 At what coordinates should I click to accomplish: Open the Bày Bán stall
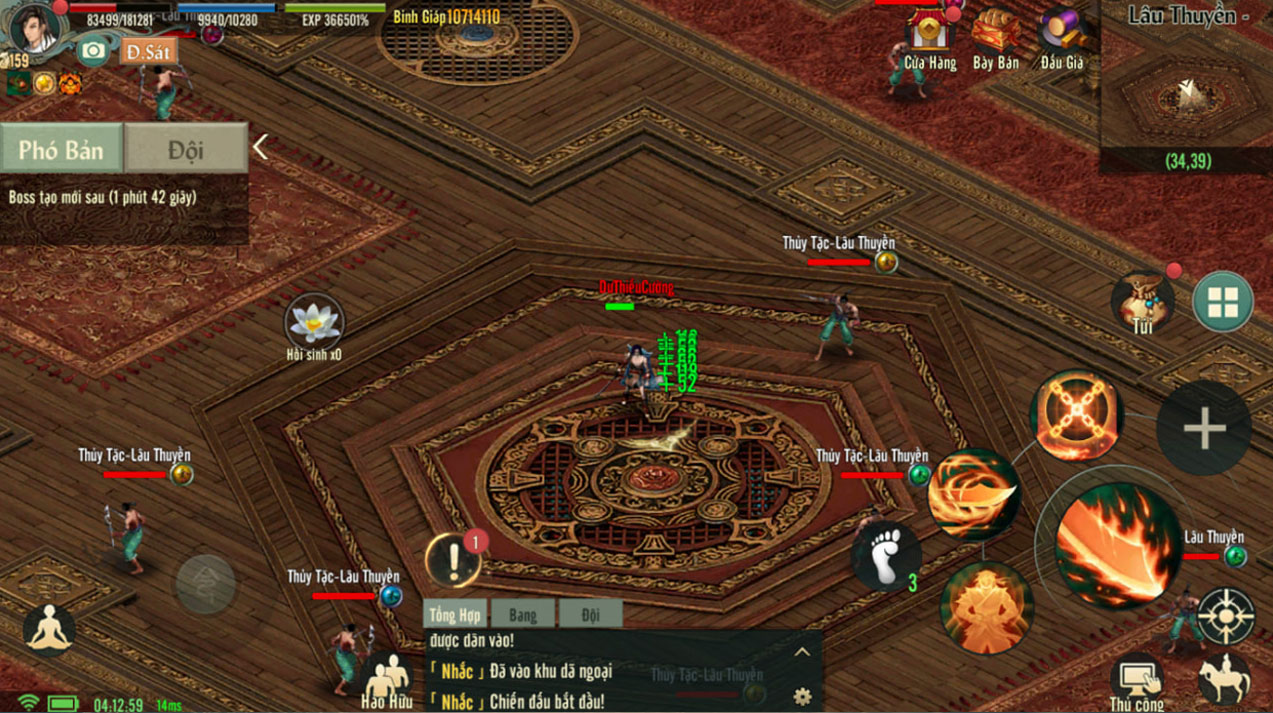(x=995, y=40)
